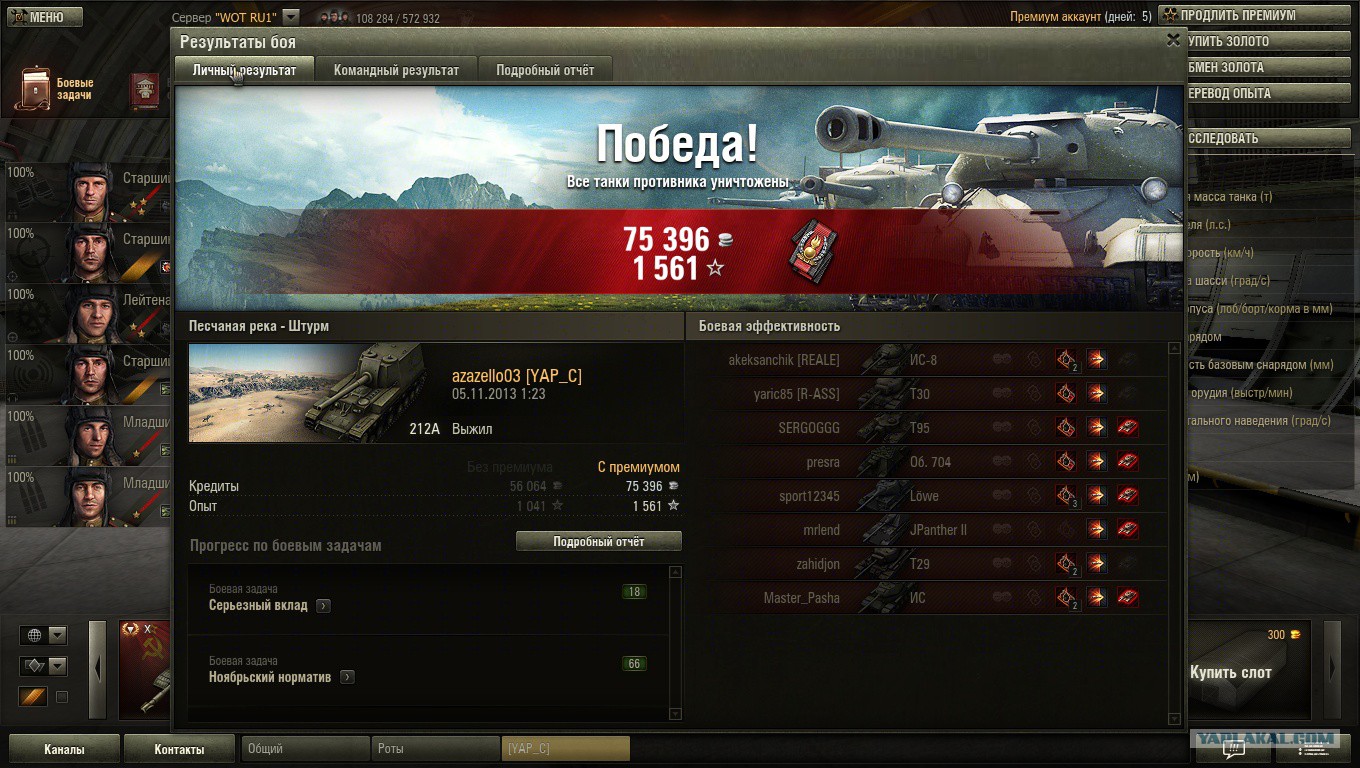
Task: Click the Подробный отчёт button
Action: 598,541
